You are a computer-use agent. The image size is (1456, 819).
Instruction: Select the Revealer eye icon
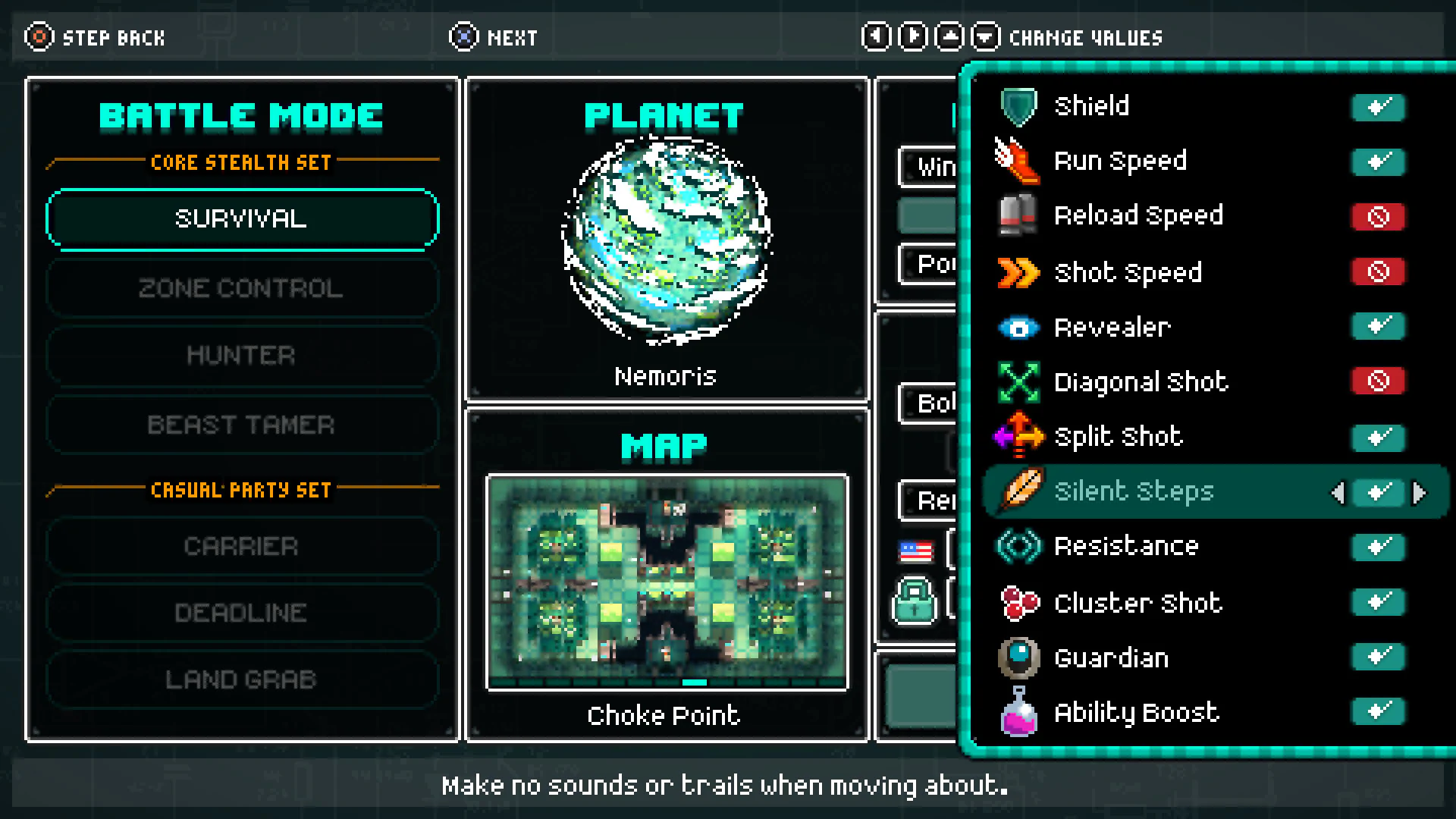(1018, 327)
